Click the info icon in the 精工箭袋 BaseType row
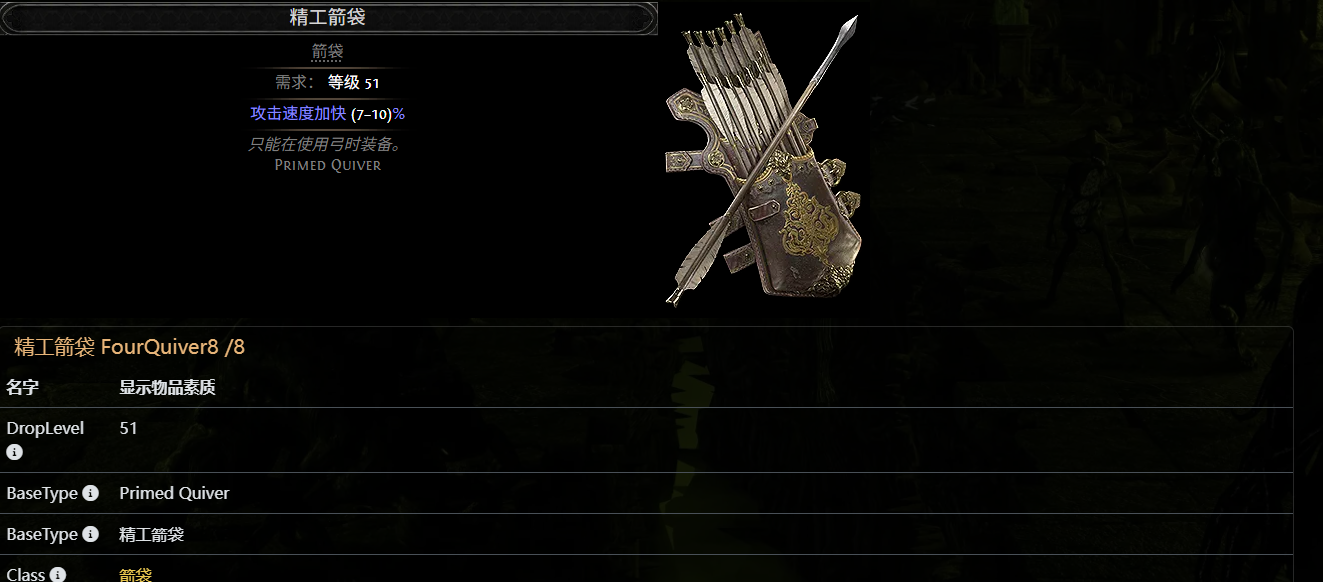1323x582 pixels. click(x=90, y=534)
